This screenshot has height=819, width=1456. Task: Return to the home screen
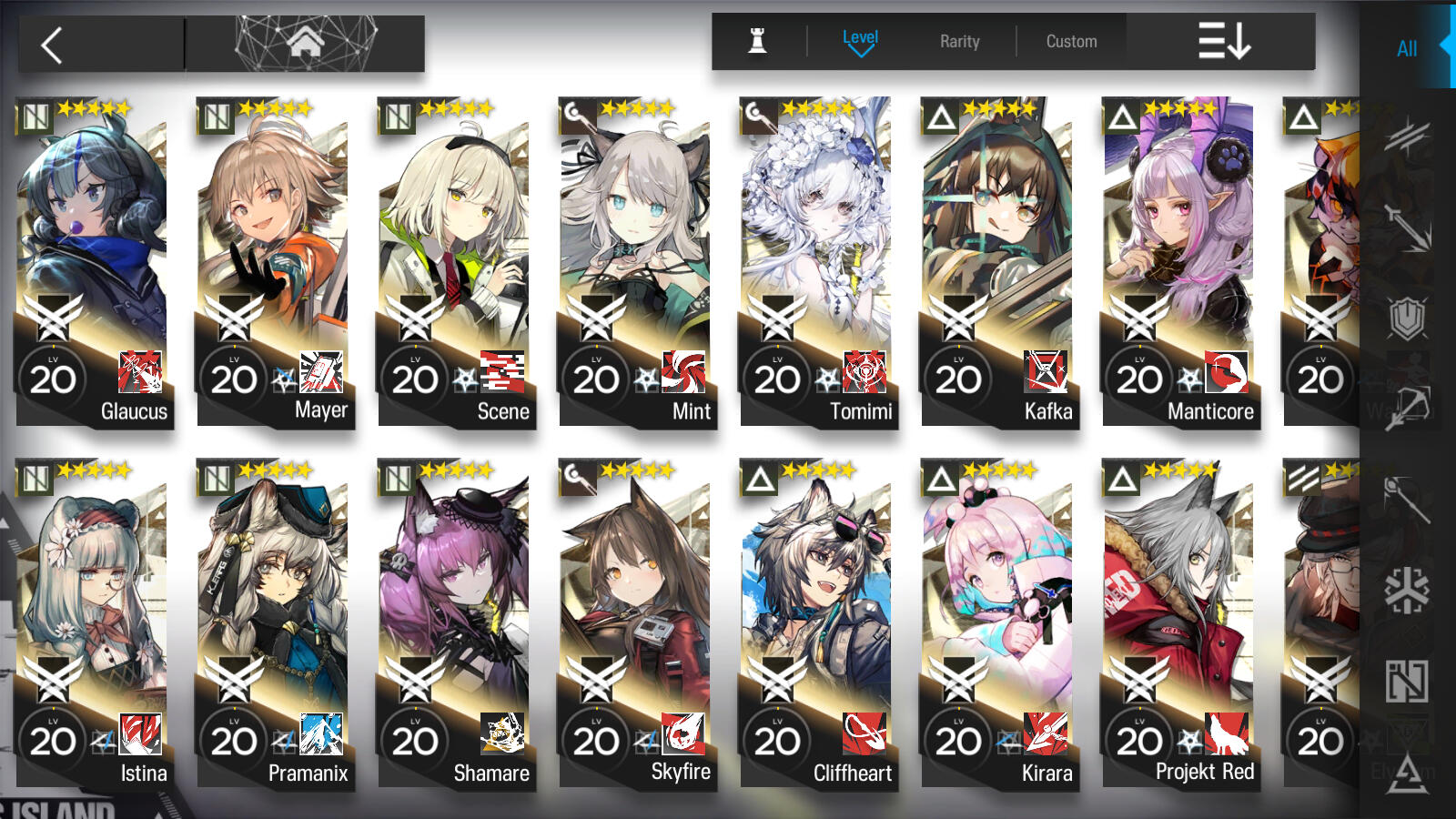pyautogui.click(x=305, y=43)
